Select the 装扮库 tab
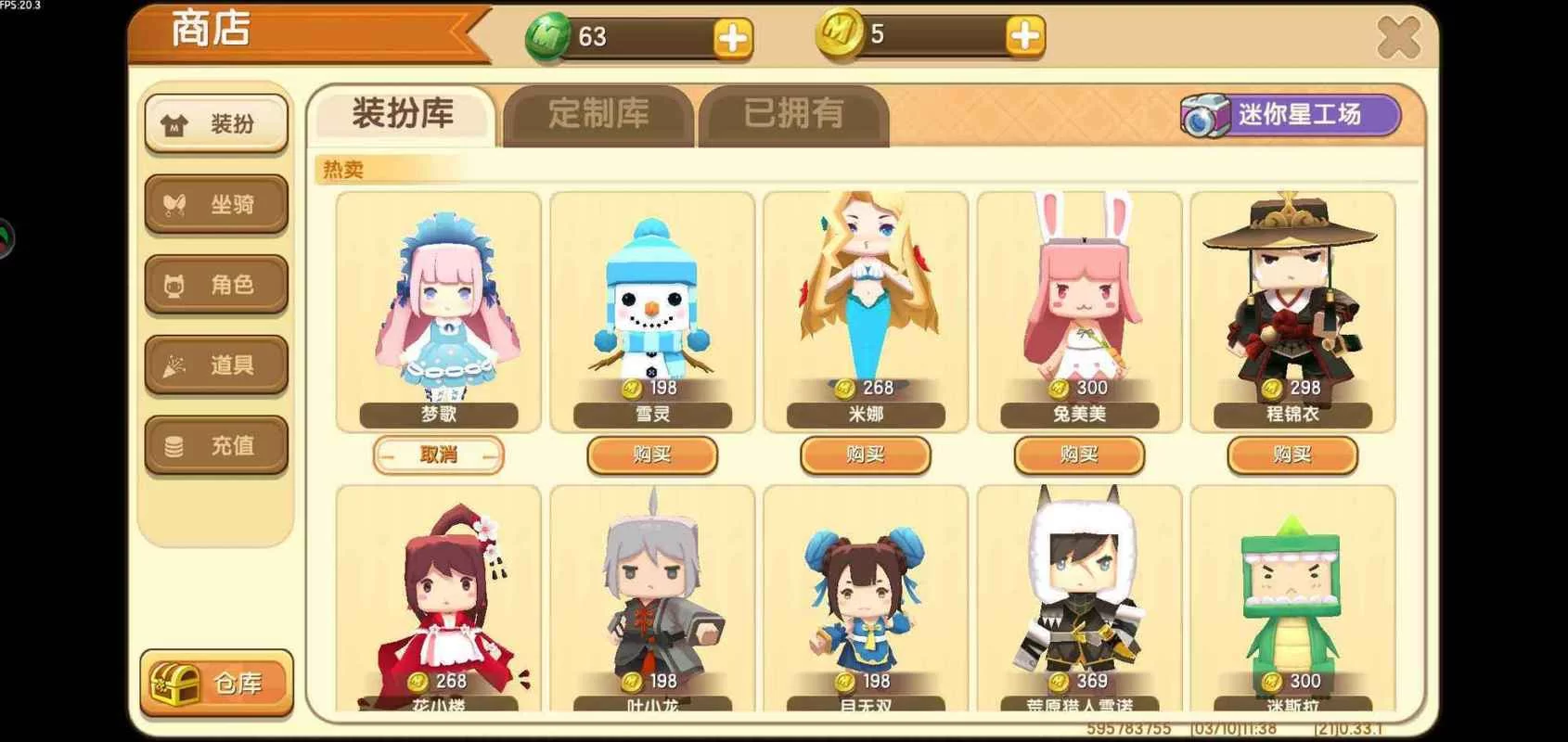Image resolution: width=1568 pixels, height=742 pixels. 401,112
